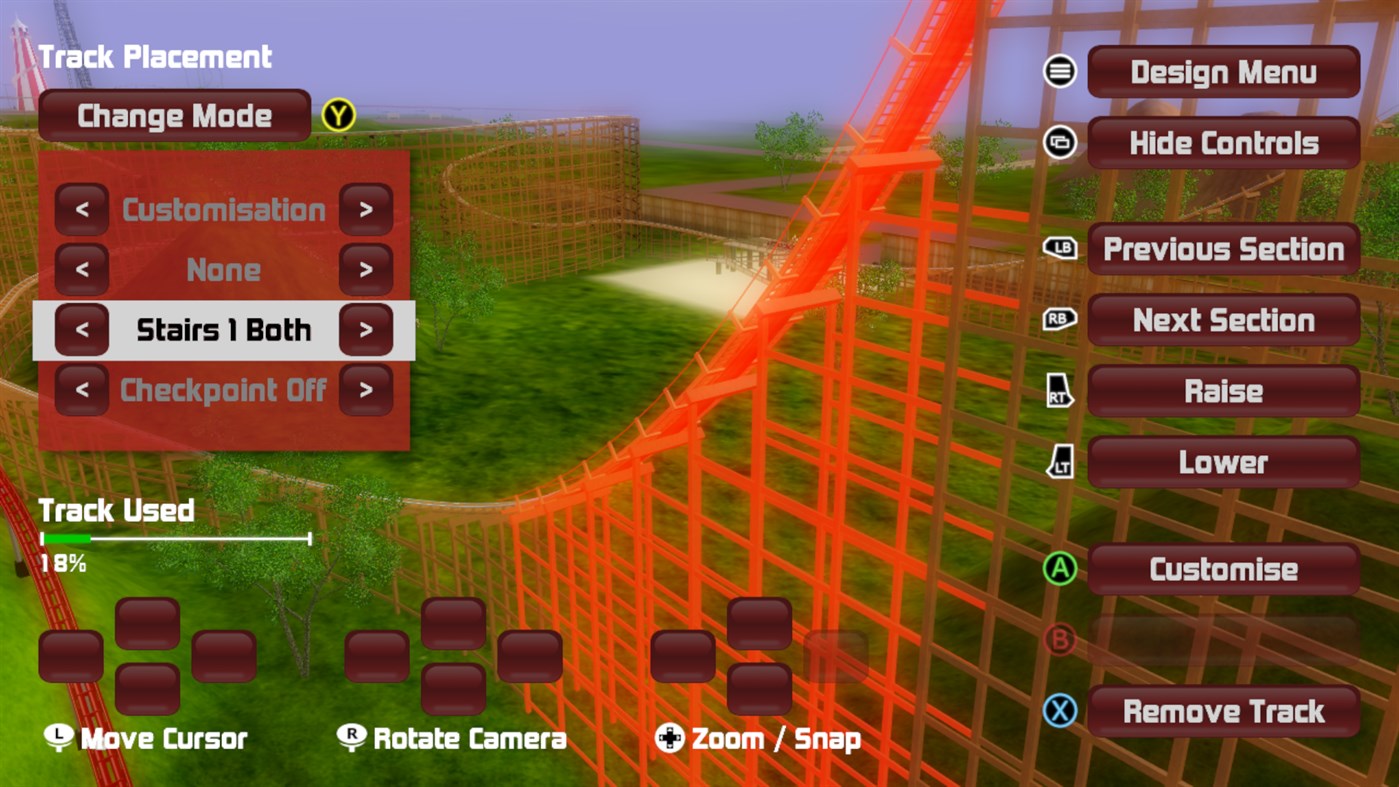Click the blue X icon beside Remove Track
The width and height of the screenshot is (1399, 787).
coord(1058,711)
